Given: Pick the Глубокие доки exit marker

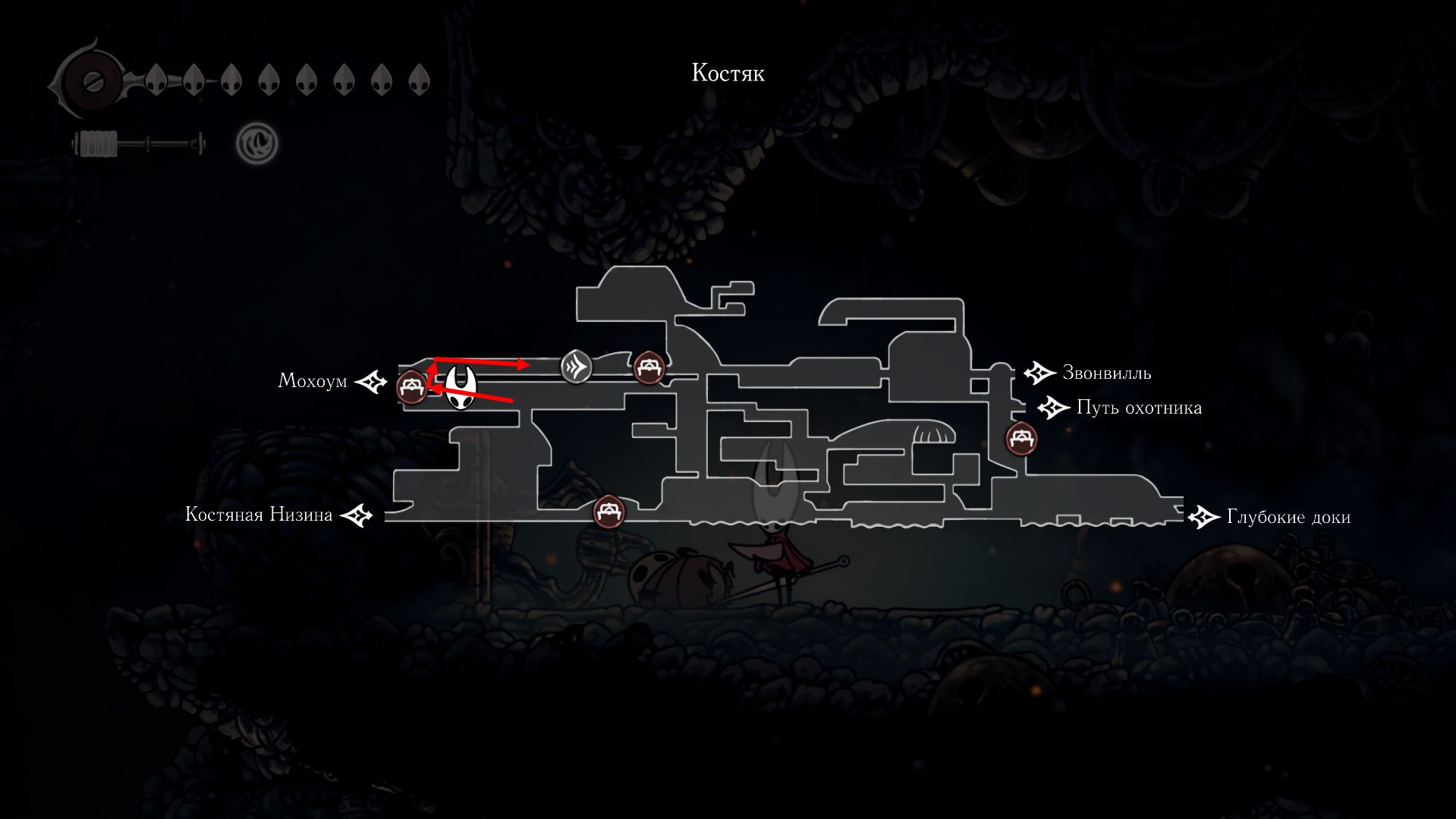Looking at the screenshot, I should (x=1203, y=518).
